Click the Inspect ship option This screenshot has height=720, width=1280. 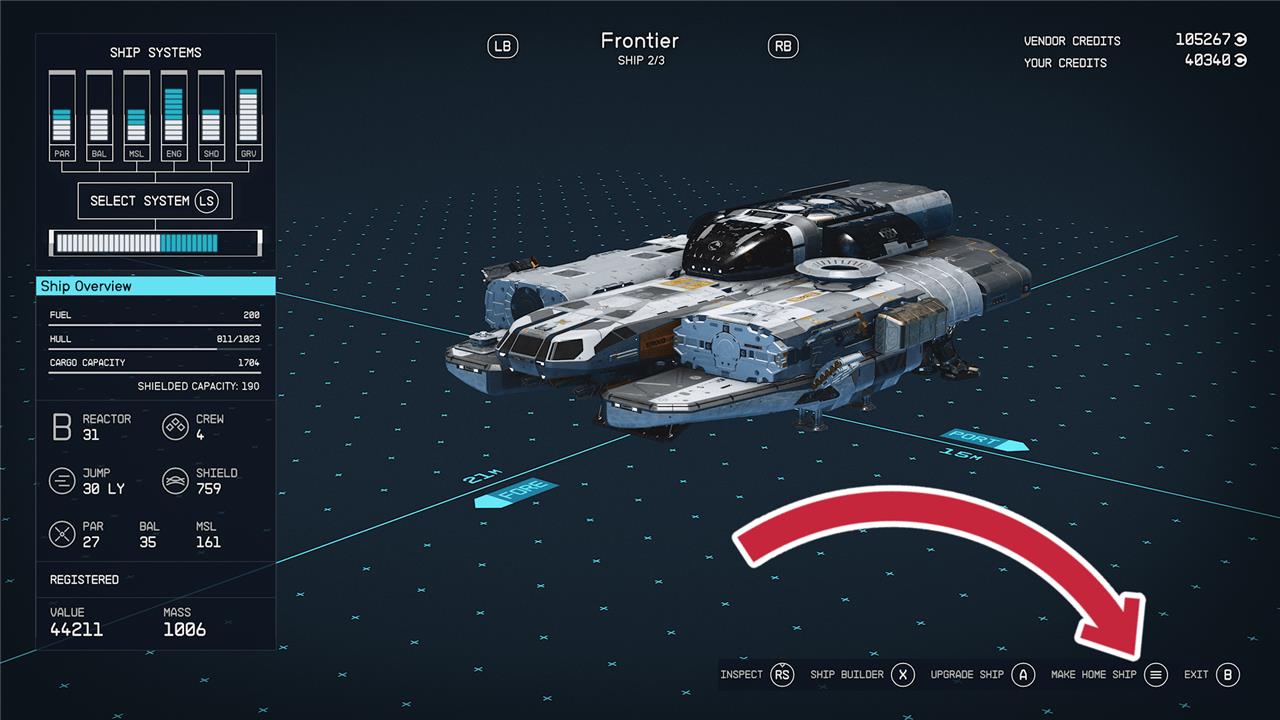point(756,675)
